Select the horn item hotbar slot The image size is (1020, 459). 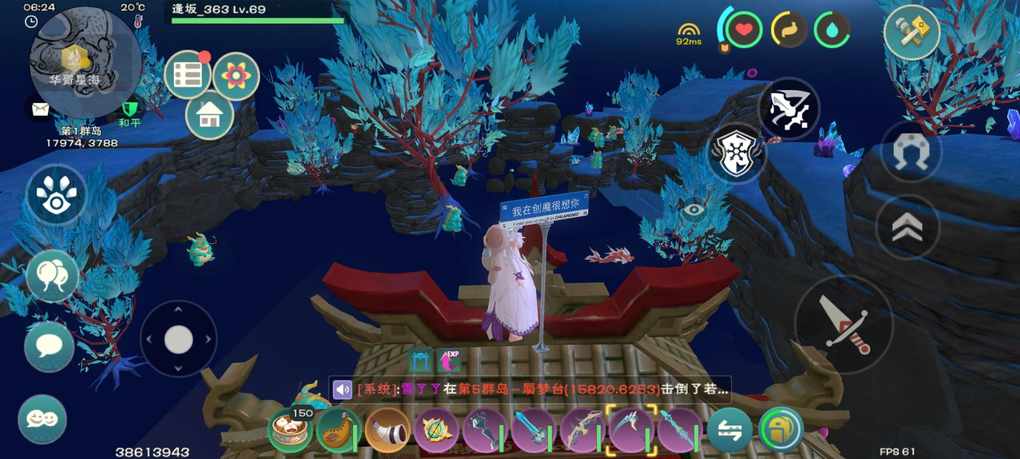point(387,430)
